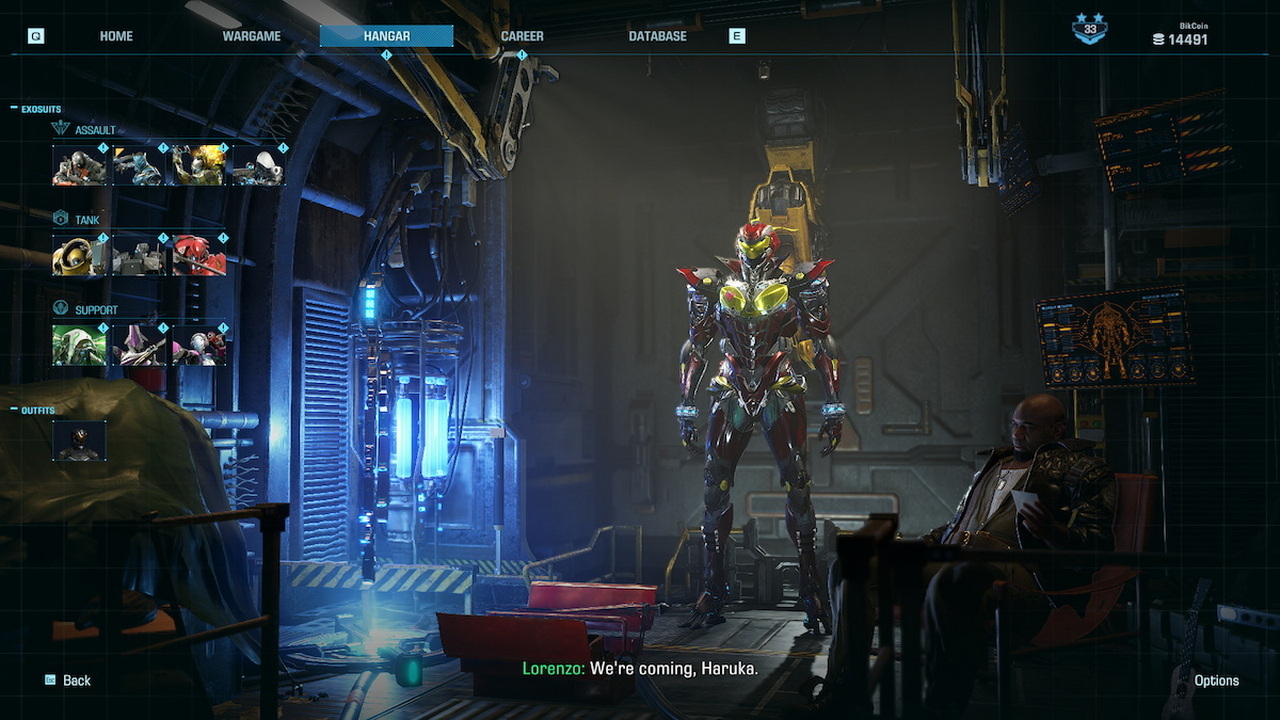Image resolution: width=1280 pixels, height=720 pixels.
Task: Click the Back button
Action: coord(68,680)
